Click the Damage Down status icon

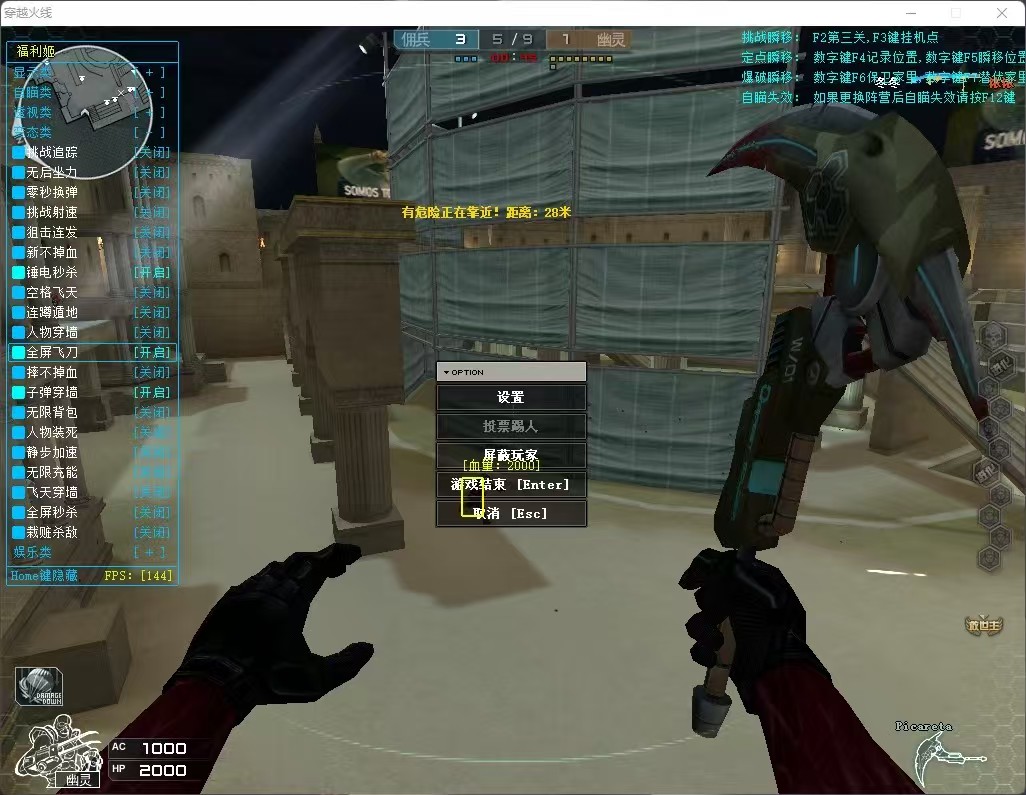click(x=38, y=686)
